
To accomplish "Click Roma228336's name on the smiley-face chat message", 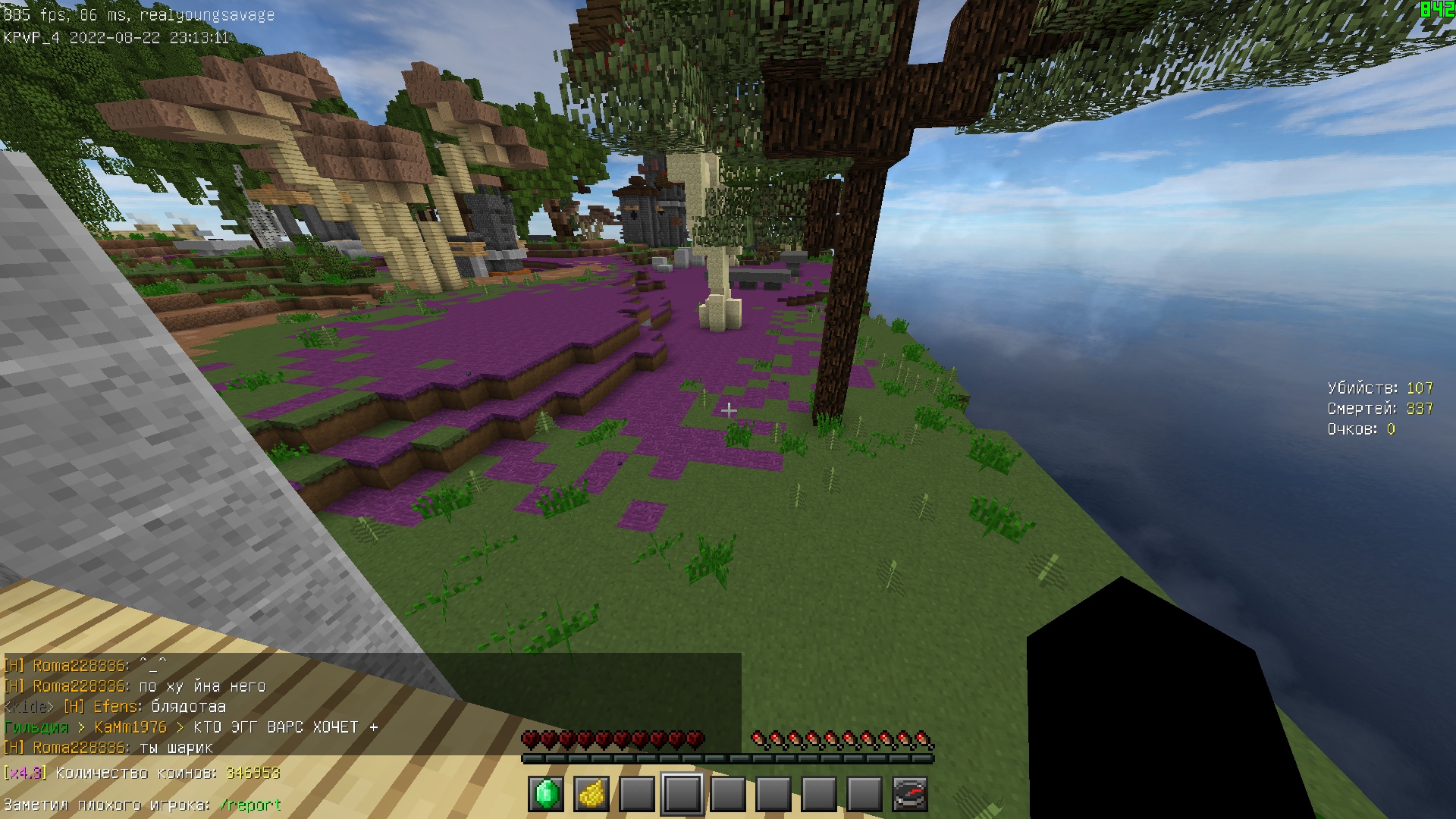I will click(79, 666).
